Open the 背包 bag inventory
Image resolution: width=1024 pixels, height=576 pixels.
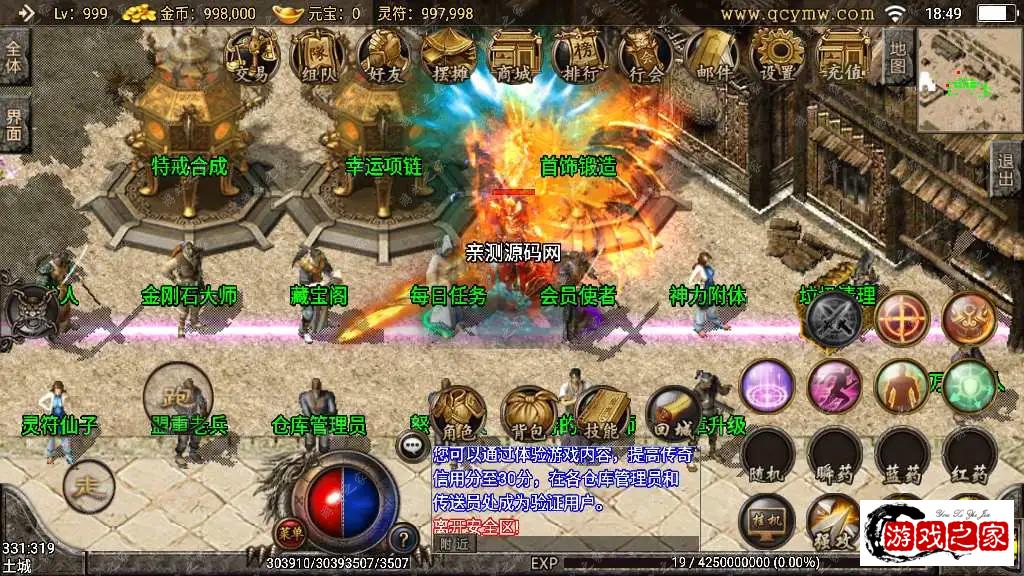tap(530, 412)
